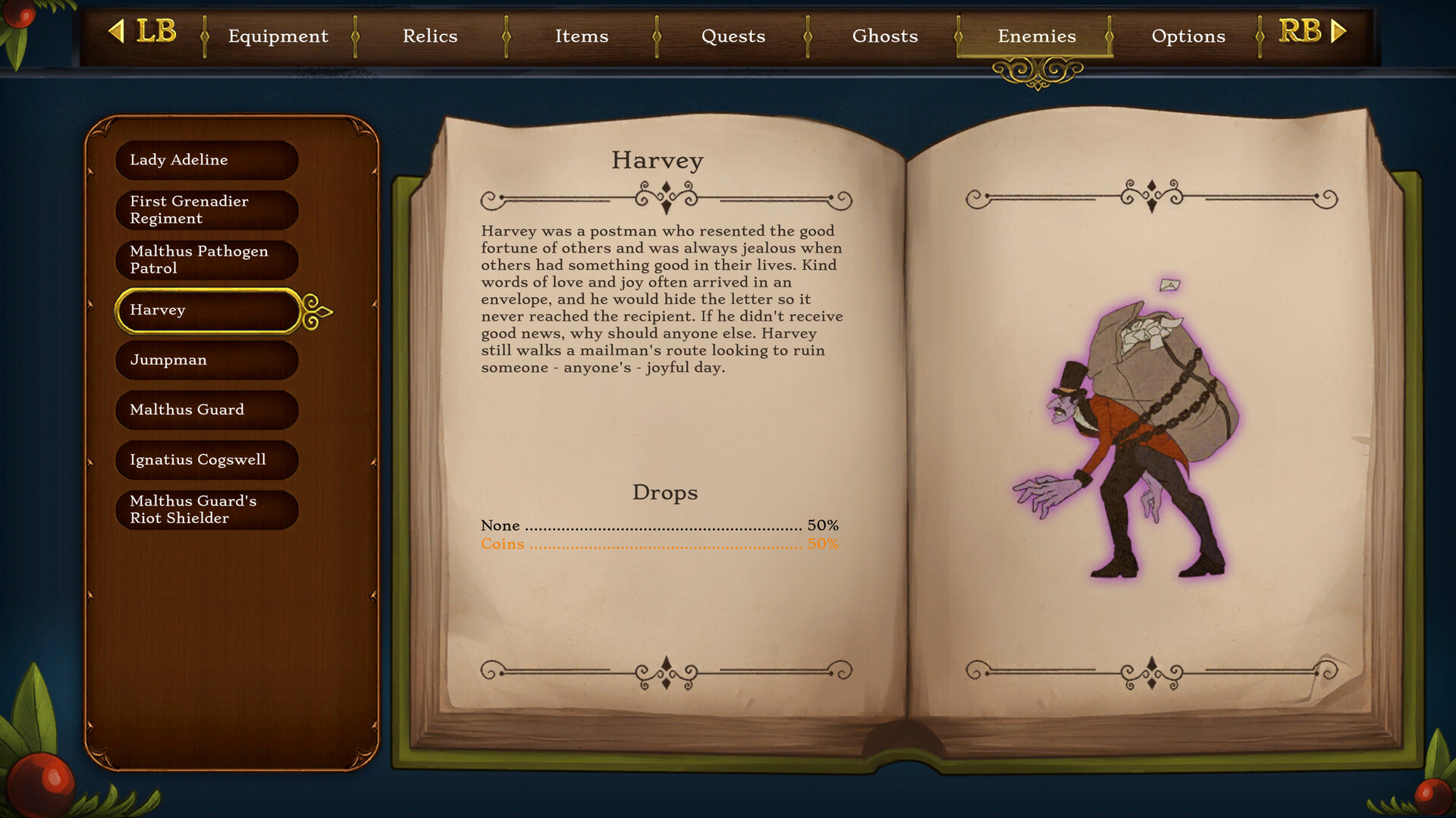Select Ignatius Cogswell from the list

(x=206, y=459)
